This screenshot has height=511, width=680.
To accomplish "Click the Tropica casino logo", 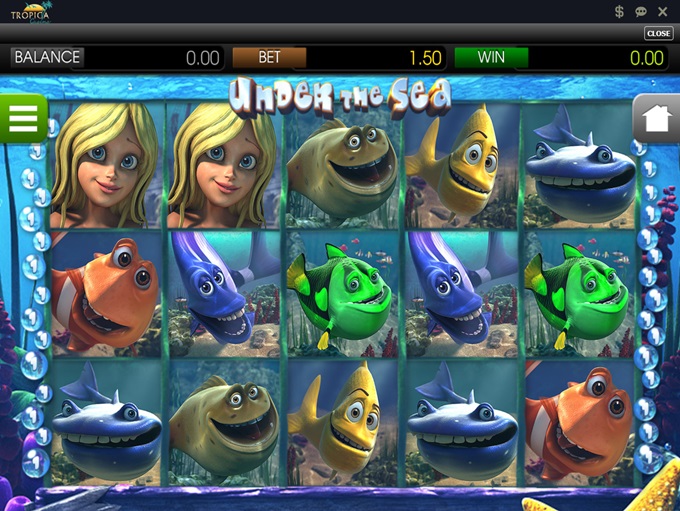I will tap(31, 12).
